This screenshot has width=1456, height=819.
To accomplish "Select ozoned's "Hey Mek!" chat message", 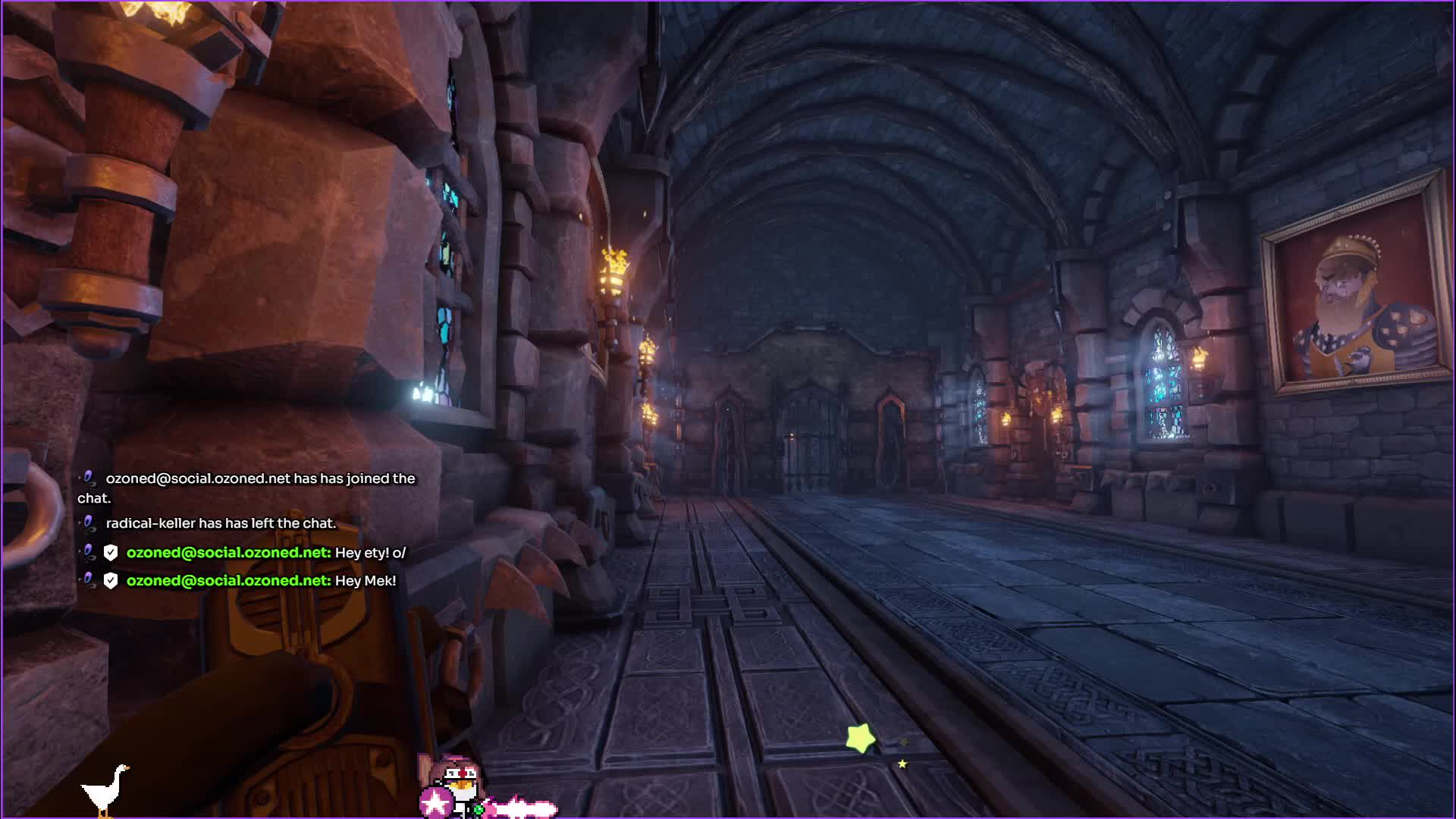I will pyautogui.click(x=365, y=581).
